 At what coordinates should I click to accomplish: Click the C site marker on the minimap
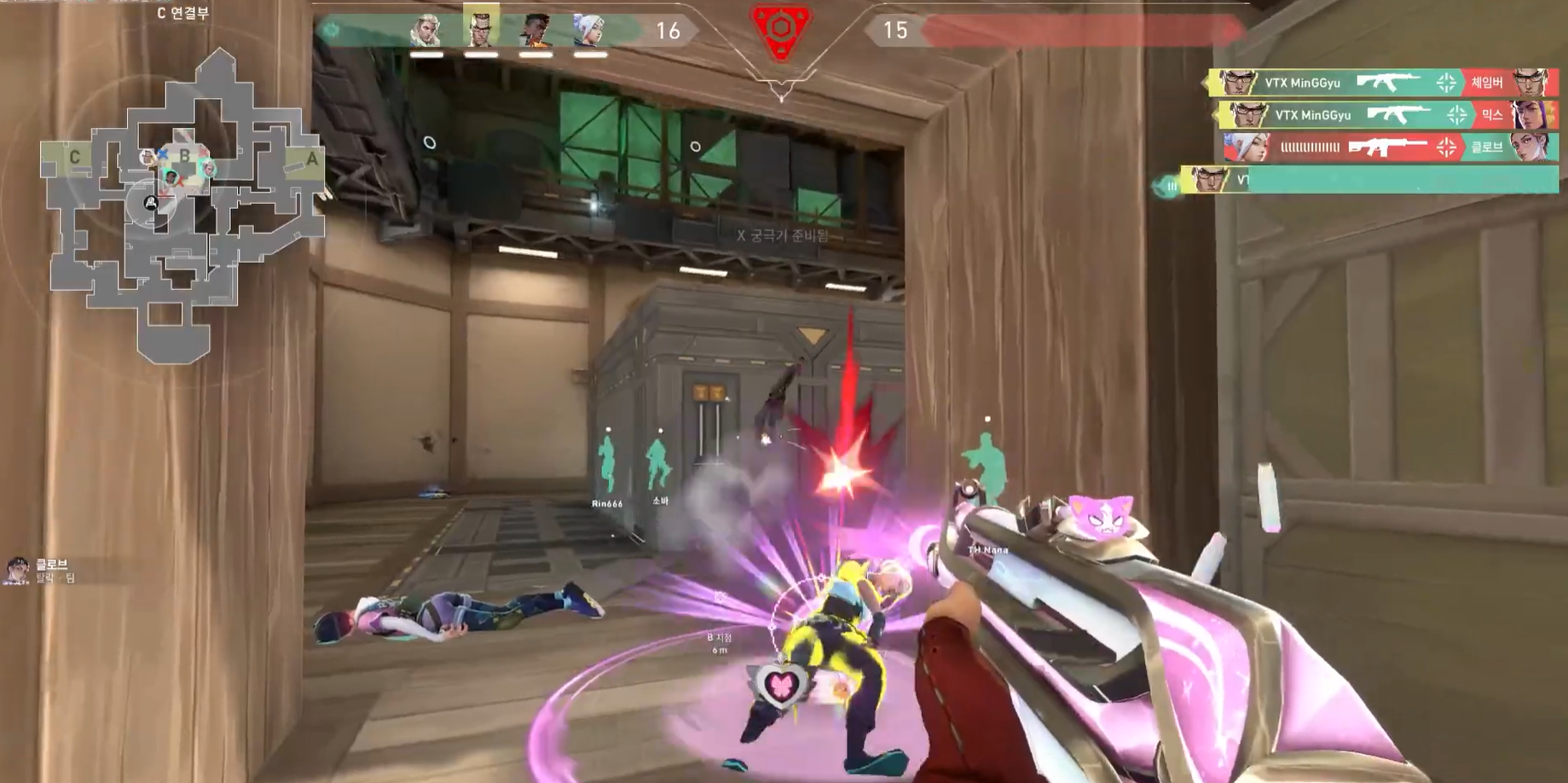click(75, 157)
